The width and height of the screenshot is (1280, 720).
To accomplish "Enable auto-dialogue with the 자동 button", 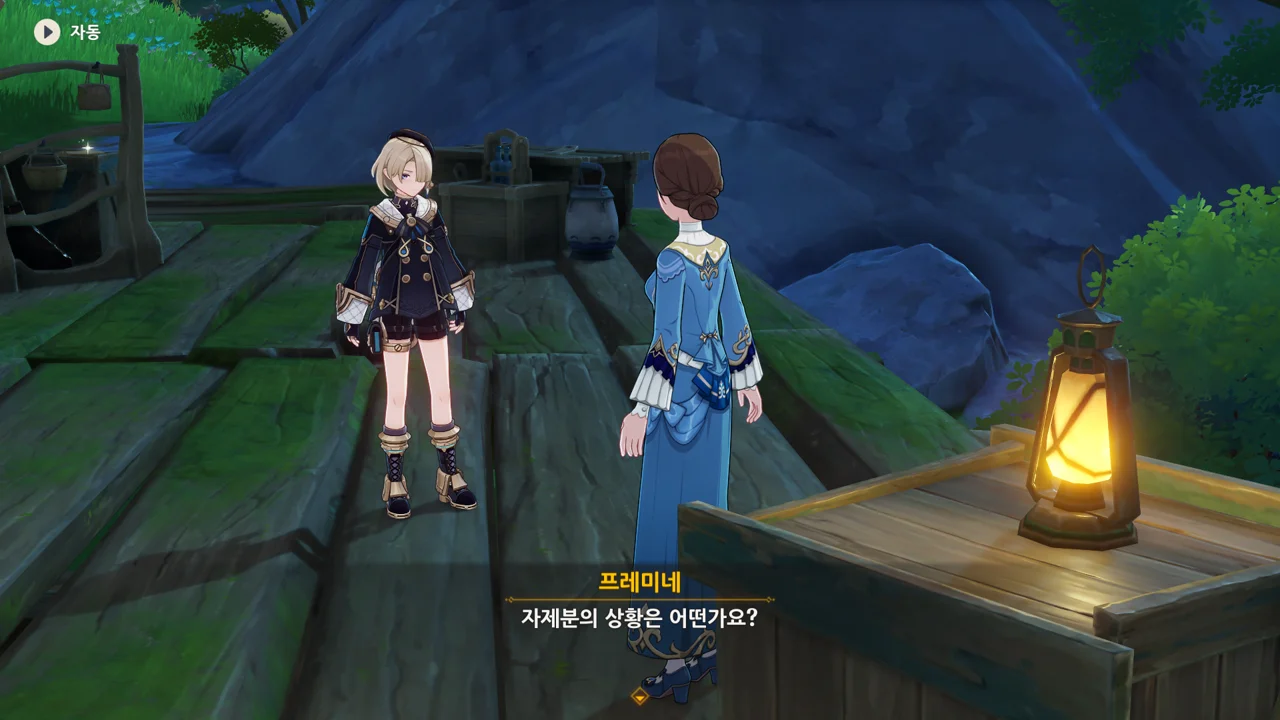I will point(80,30).
